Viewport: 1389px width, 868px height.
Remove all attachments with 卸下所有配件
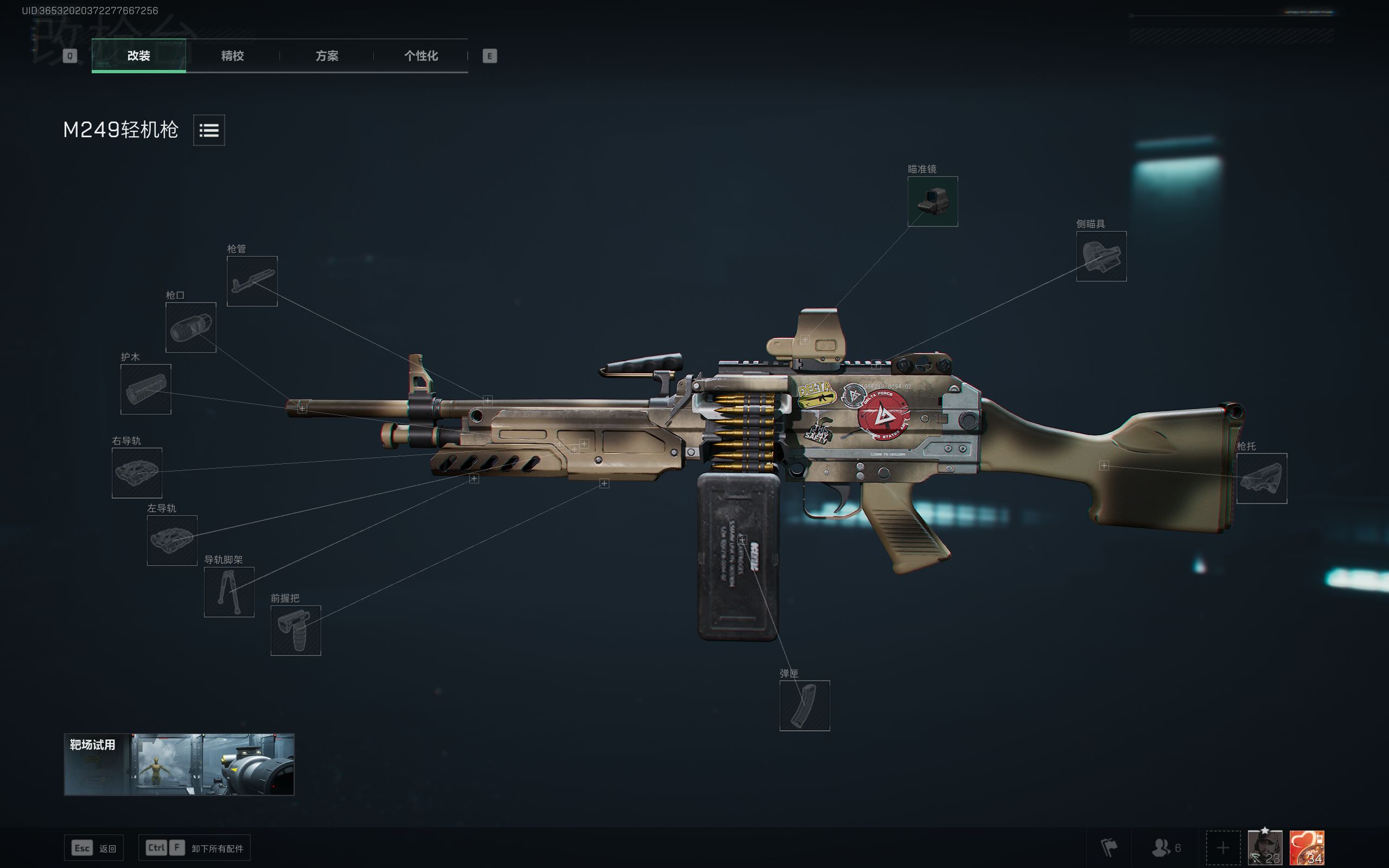195,848
